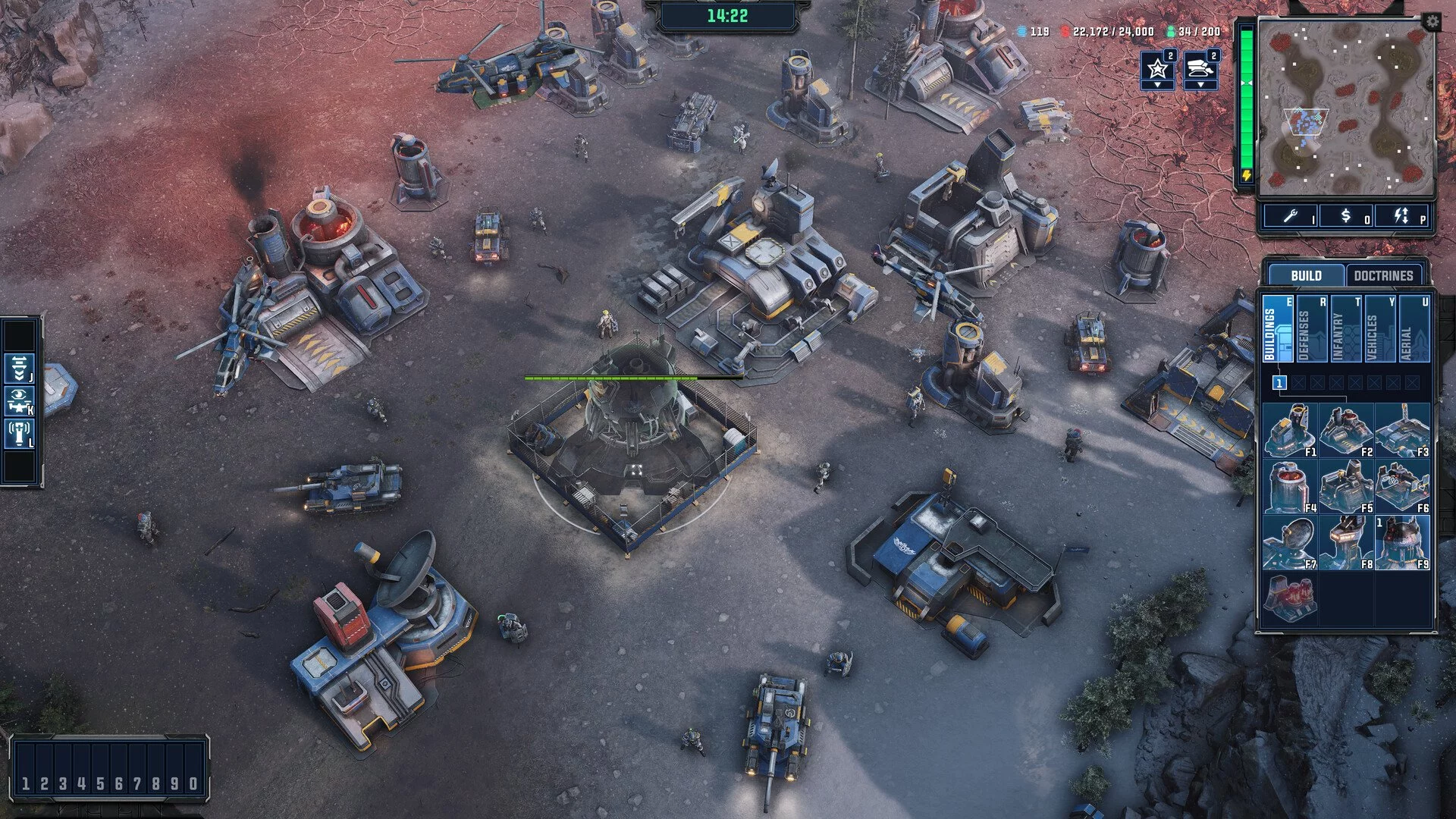The height and width of the screenshot is (819, 1456).
Task: Activate the wrench repair mode button
Action: click(1291, 217)
